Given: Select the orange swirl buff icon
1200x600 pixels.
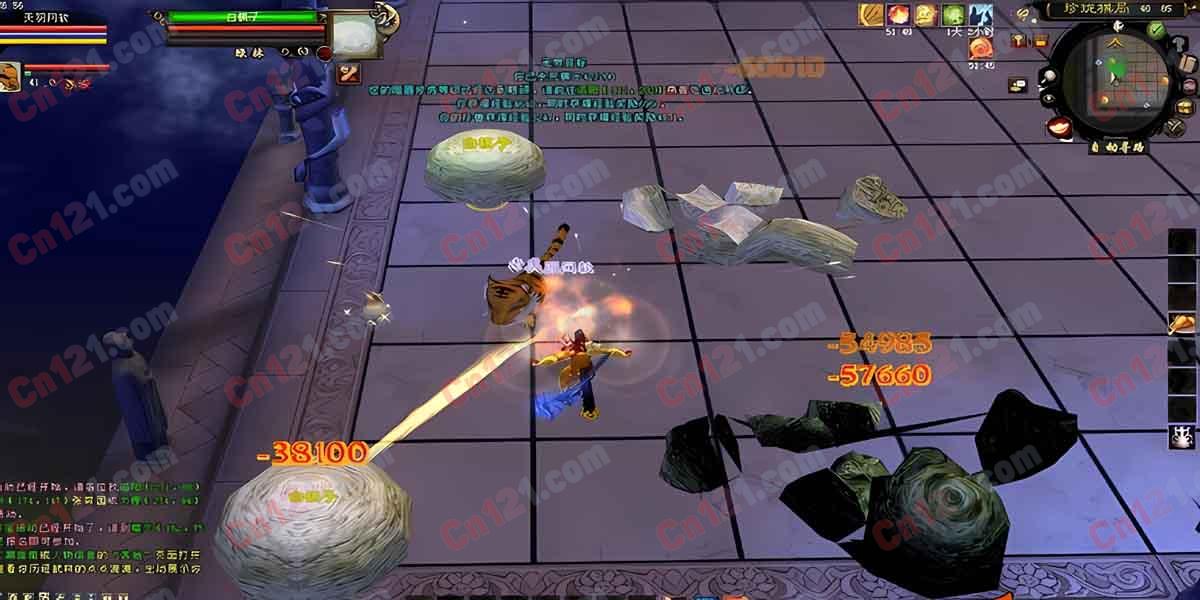Looking at the screenshot, I should pos(981,46).
